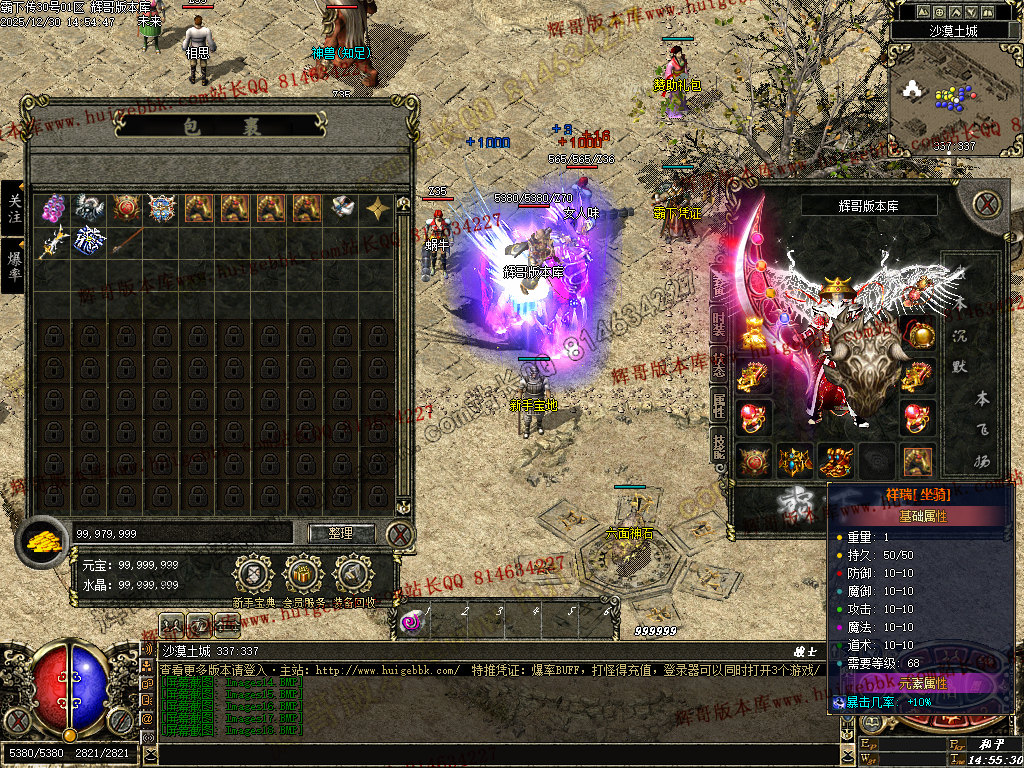Click the gold coin pile icon

[44, 540]
